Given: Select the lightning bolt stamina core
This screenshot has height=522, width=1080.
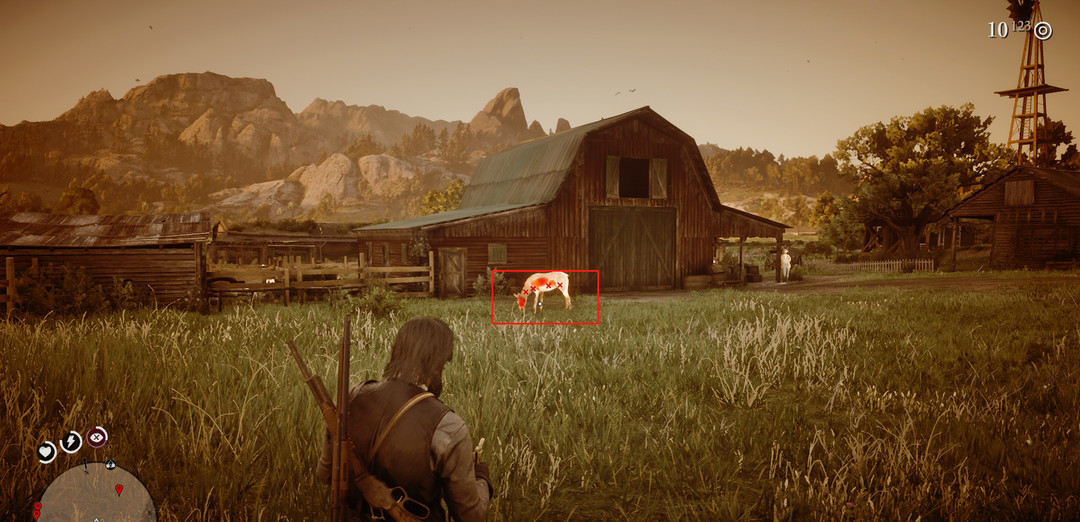Looking at the screenshot, I should 71,441.
